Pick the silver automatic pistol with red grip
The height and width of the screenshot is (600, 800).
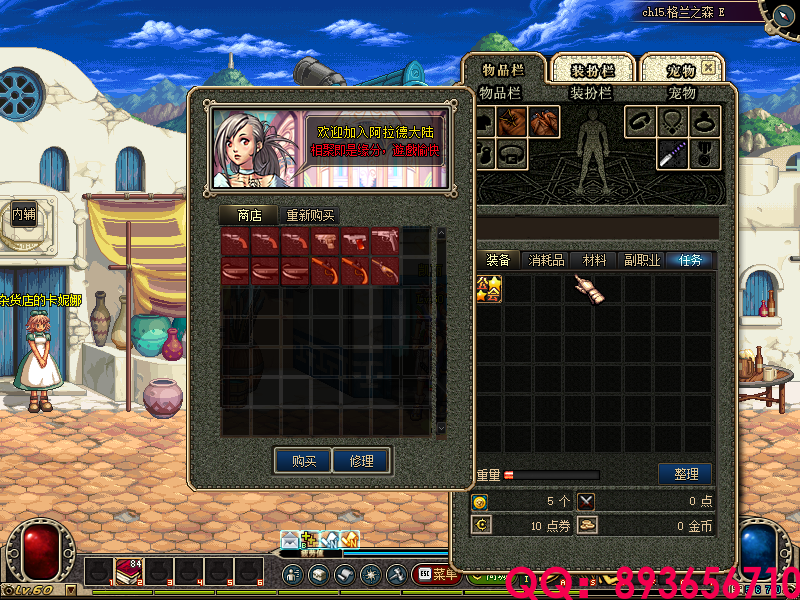click(x=355, y=243)
